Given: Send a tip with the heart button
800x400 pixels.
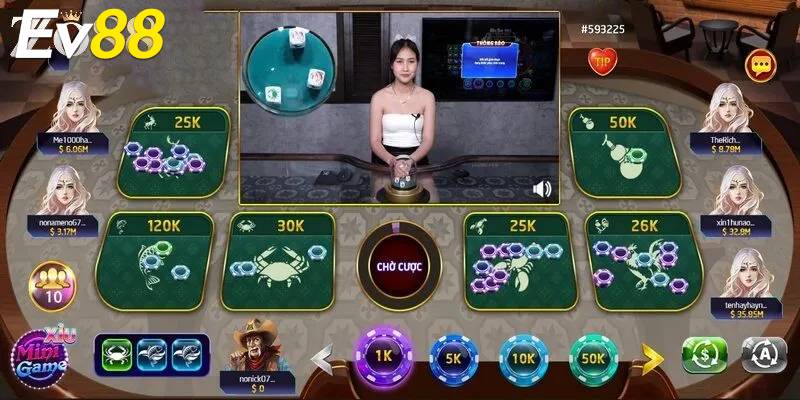Looking at the screenshot, I should 604,64.
